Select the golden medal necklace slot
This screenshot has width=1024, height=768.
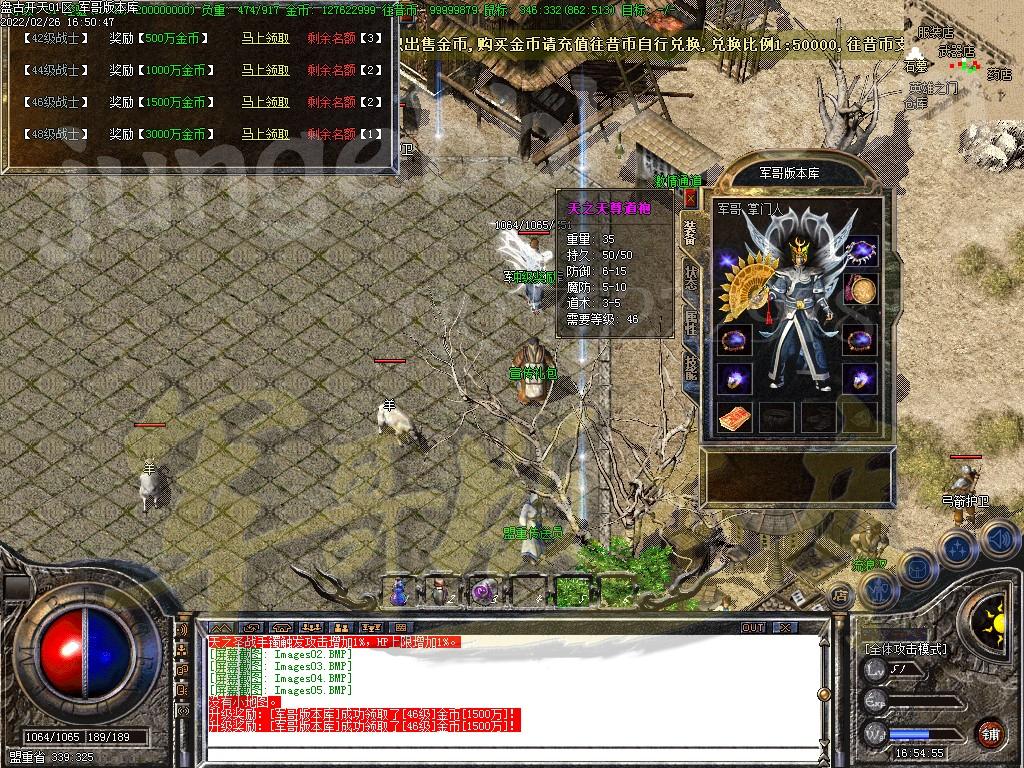click(860, 291)
